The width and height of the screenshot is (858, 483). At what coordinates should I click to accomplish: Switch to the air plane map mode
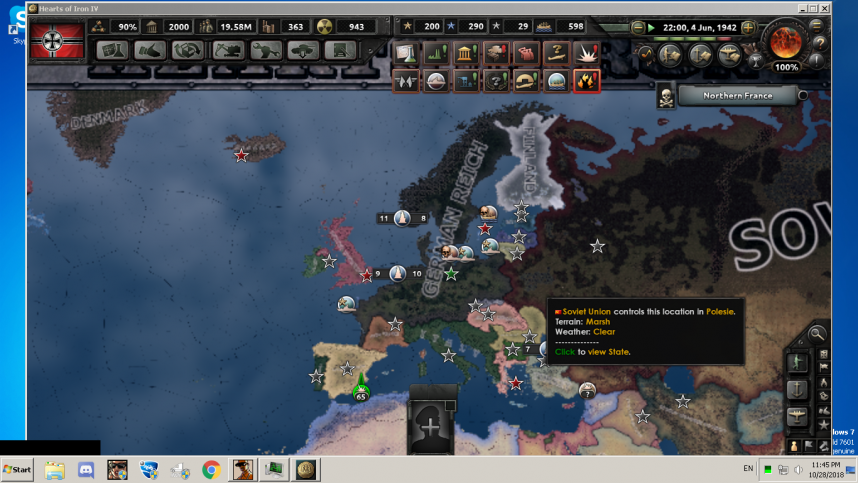[x=797, y=415]
